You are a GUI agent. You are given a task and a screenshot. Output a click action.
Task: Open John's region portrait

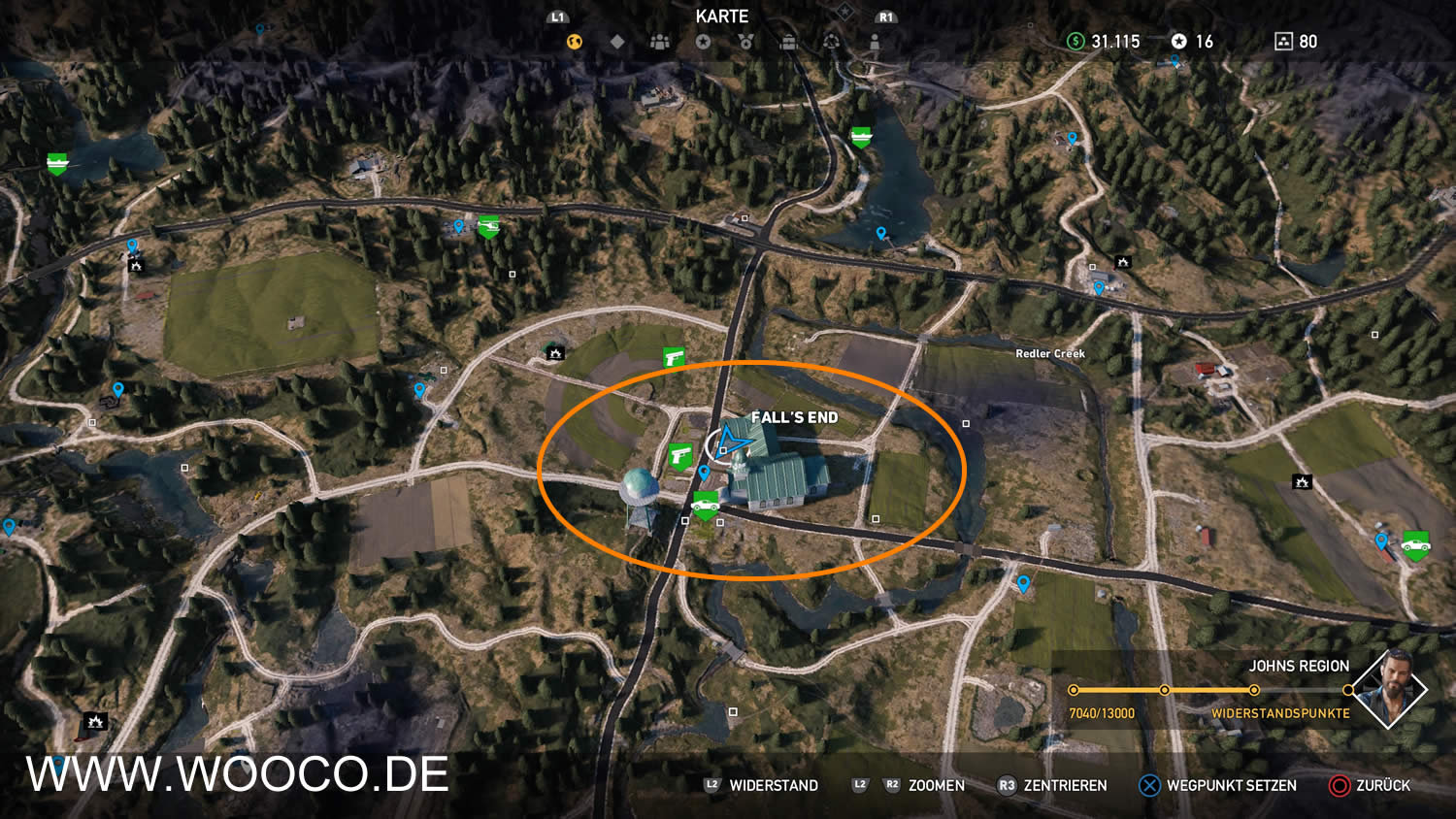[x=1389, y=688]
